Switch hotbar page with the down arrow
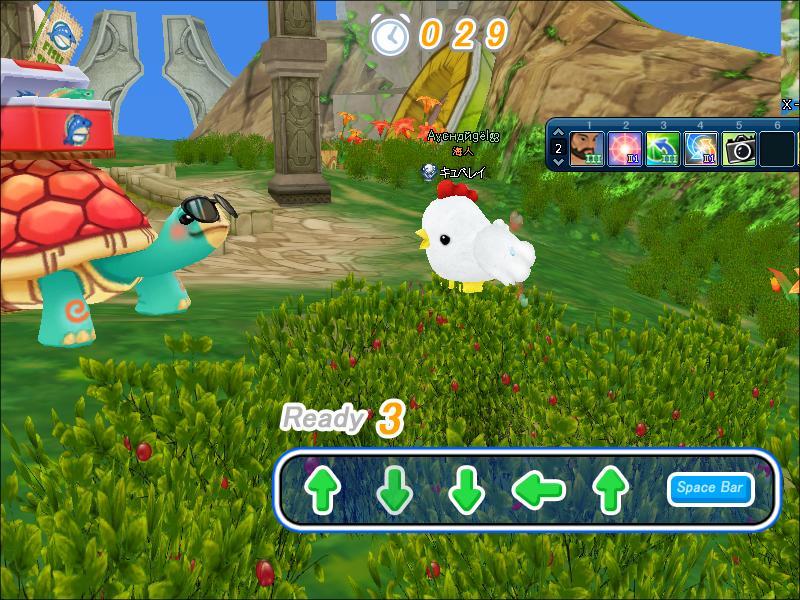The width and height of the screenshot is (800, 600). [558, 160]
